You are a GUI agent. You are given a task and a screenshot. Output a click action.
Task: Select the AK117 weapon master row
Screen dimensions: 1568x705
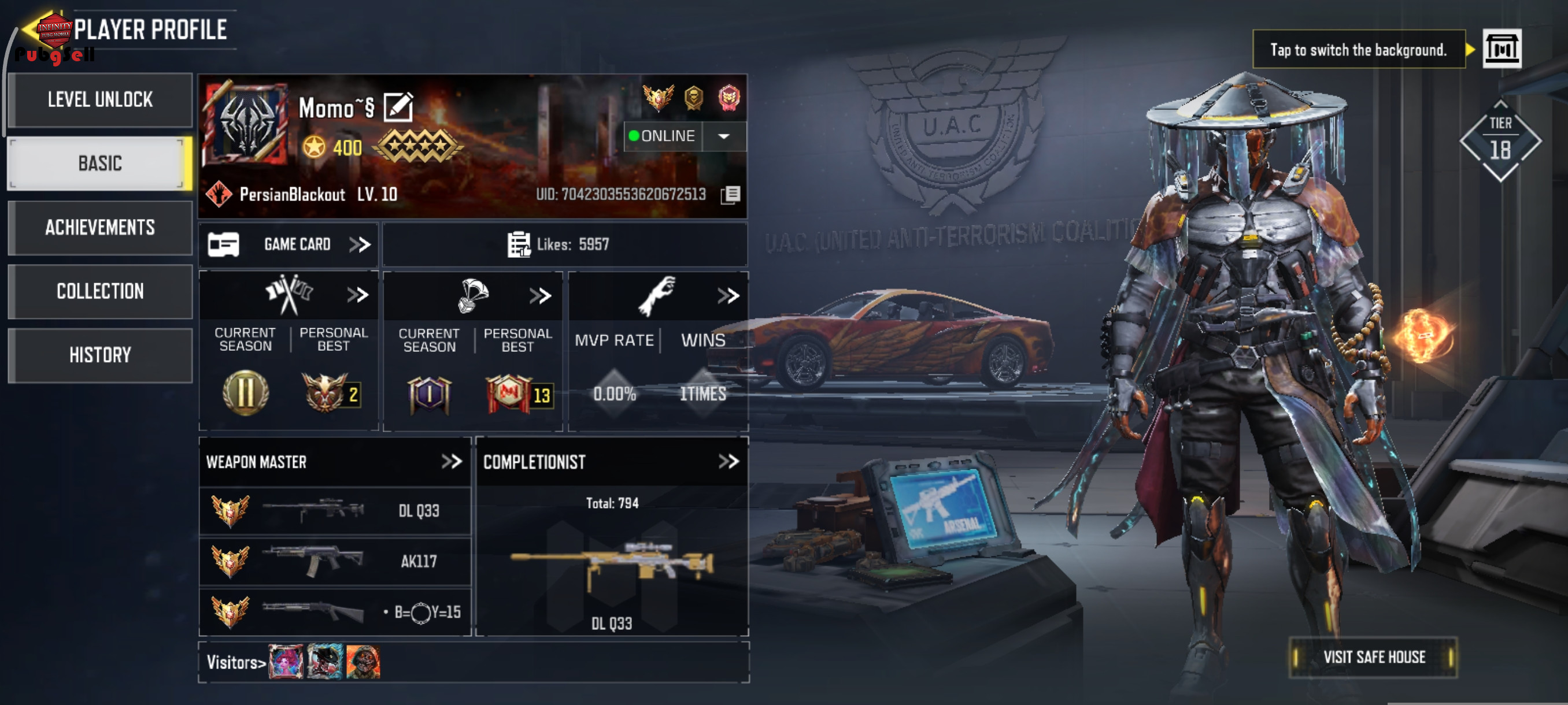coord(335,561)
